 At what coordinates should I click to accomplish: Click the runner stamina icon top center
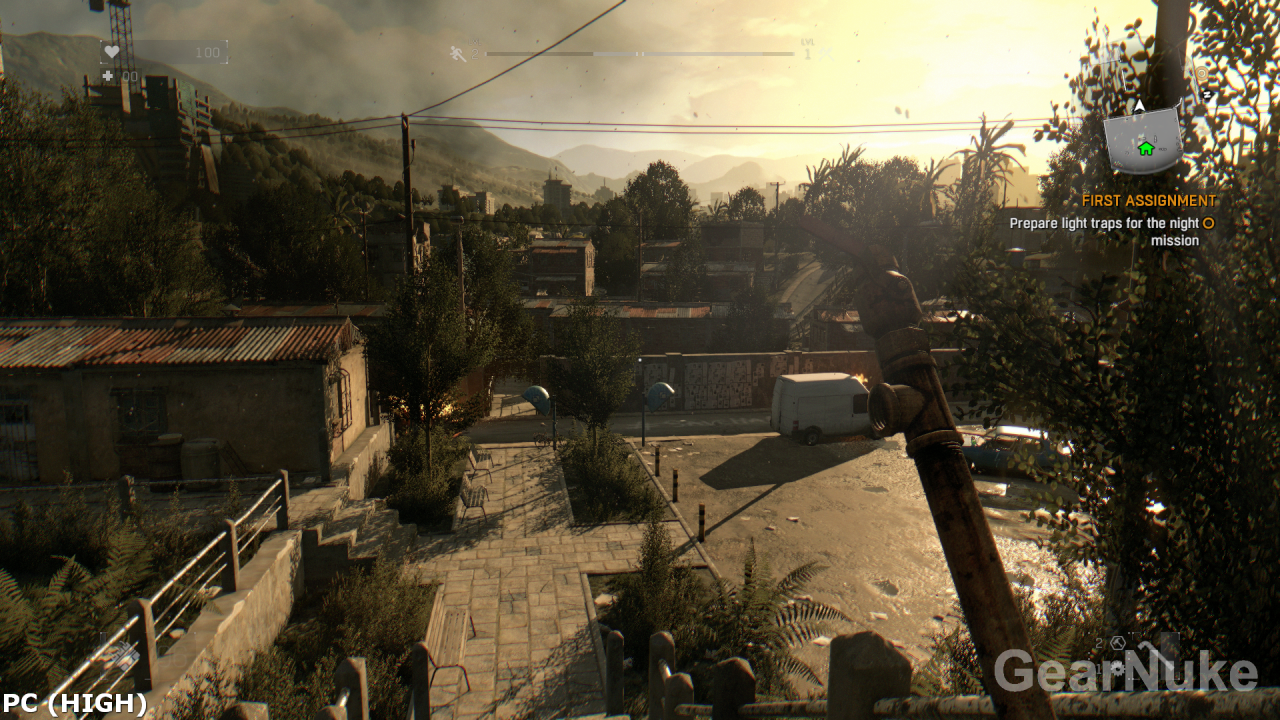click(456, 53)
